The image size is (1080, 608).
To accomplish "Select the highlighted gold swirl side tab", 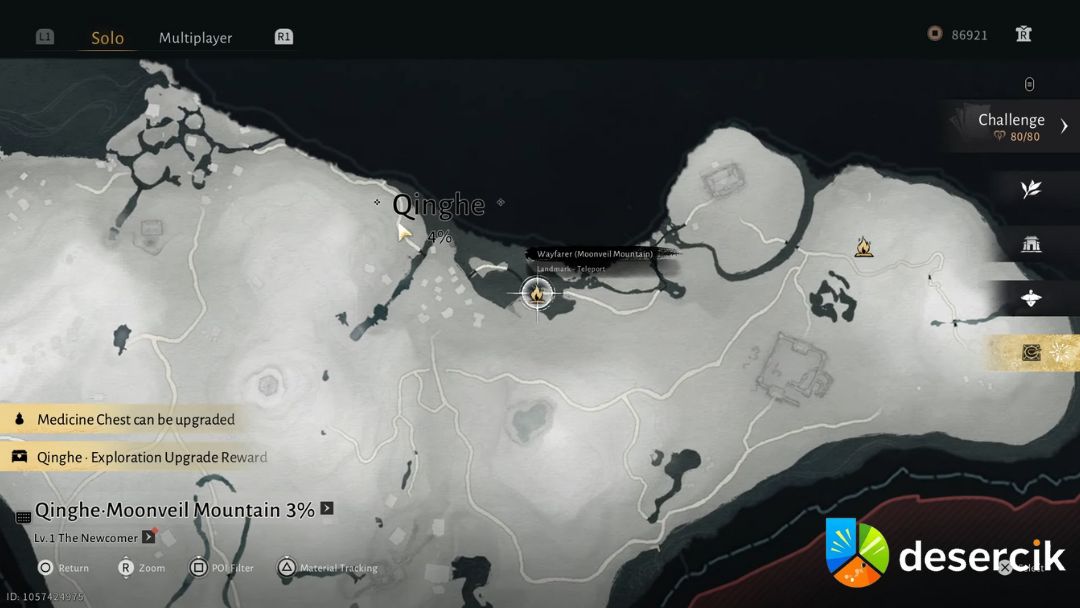I will [1032, 352].
